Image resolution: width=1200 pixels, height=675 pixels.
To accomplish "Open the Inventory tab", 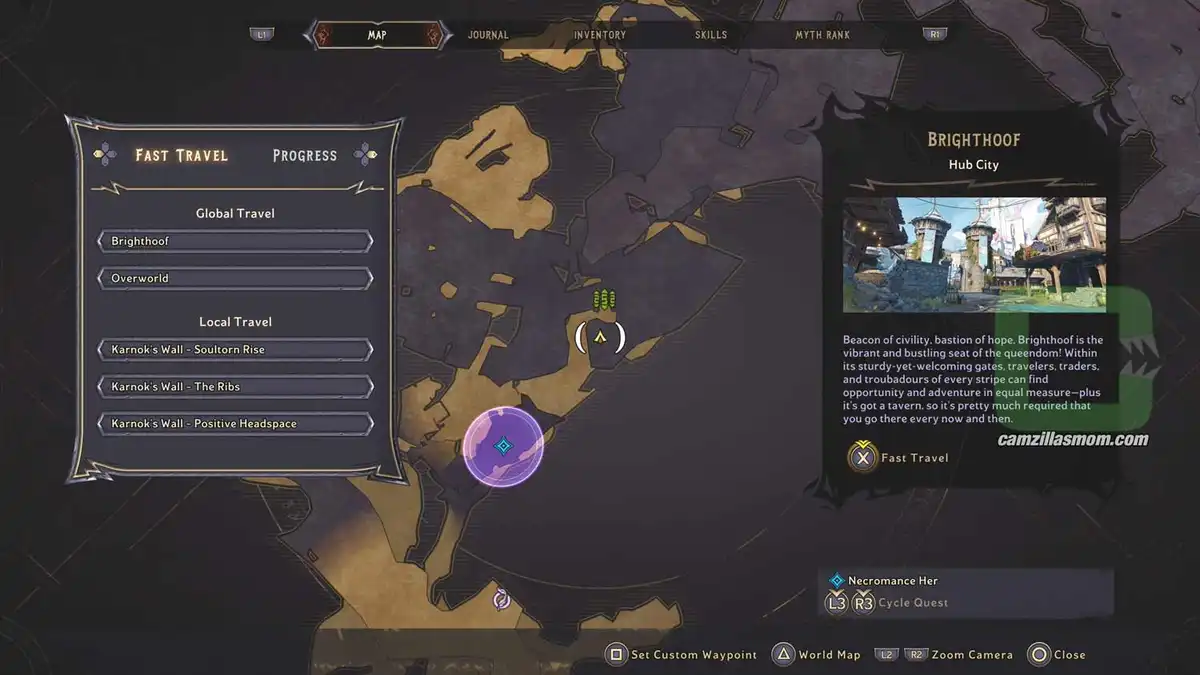I will [600, 35].
